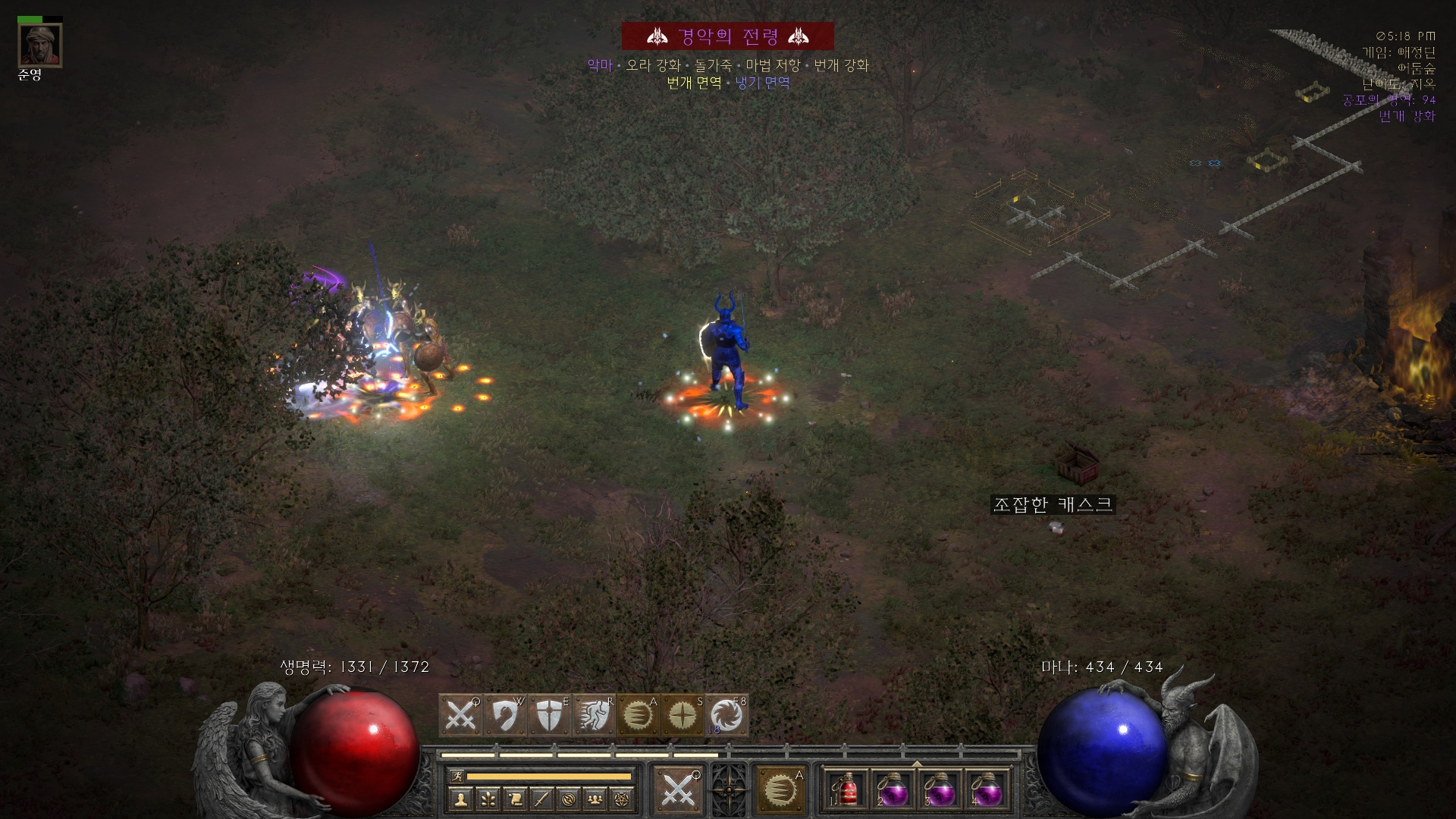Select the four-point star aura skill
1456x819 pixels.
click(682, 715)
